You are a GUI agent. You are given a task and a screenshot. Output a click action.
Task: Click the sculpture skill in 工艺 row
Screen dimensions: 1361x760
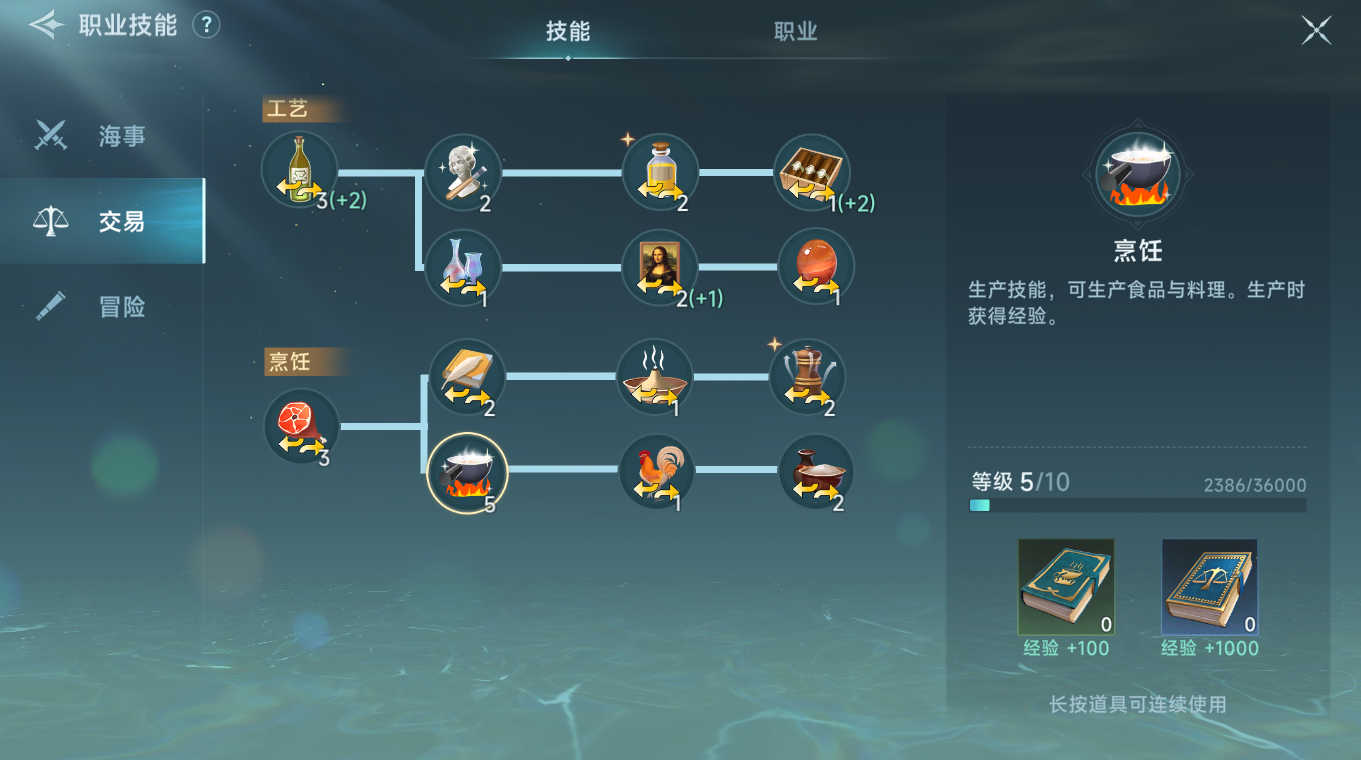click(x=463, y=170)
